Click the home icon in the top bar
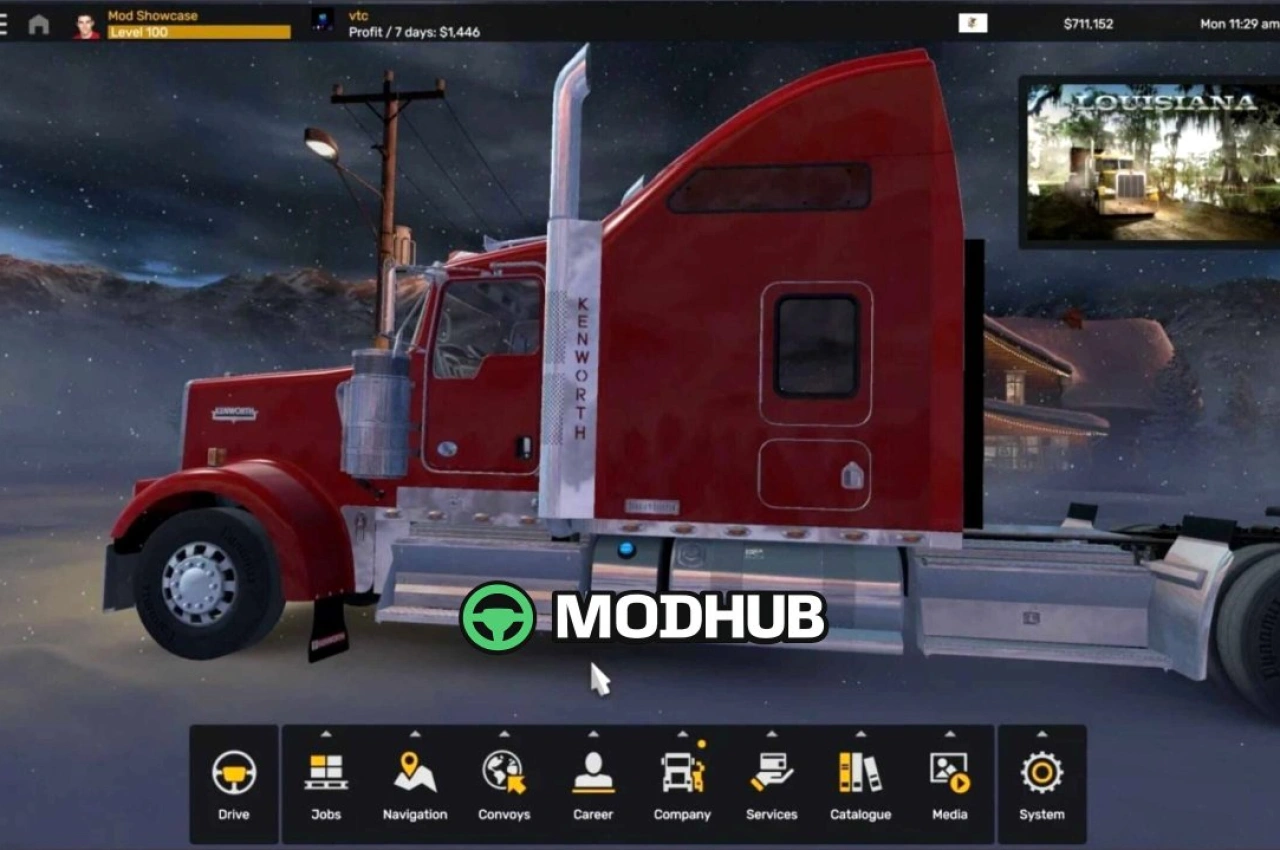This screenshot has height=850, width=1280. pyautogui.click(x=40, y=23)
